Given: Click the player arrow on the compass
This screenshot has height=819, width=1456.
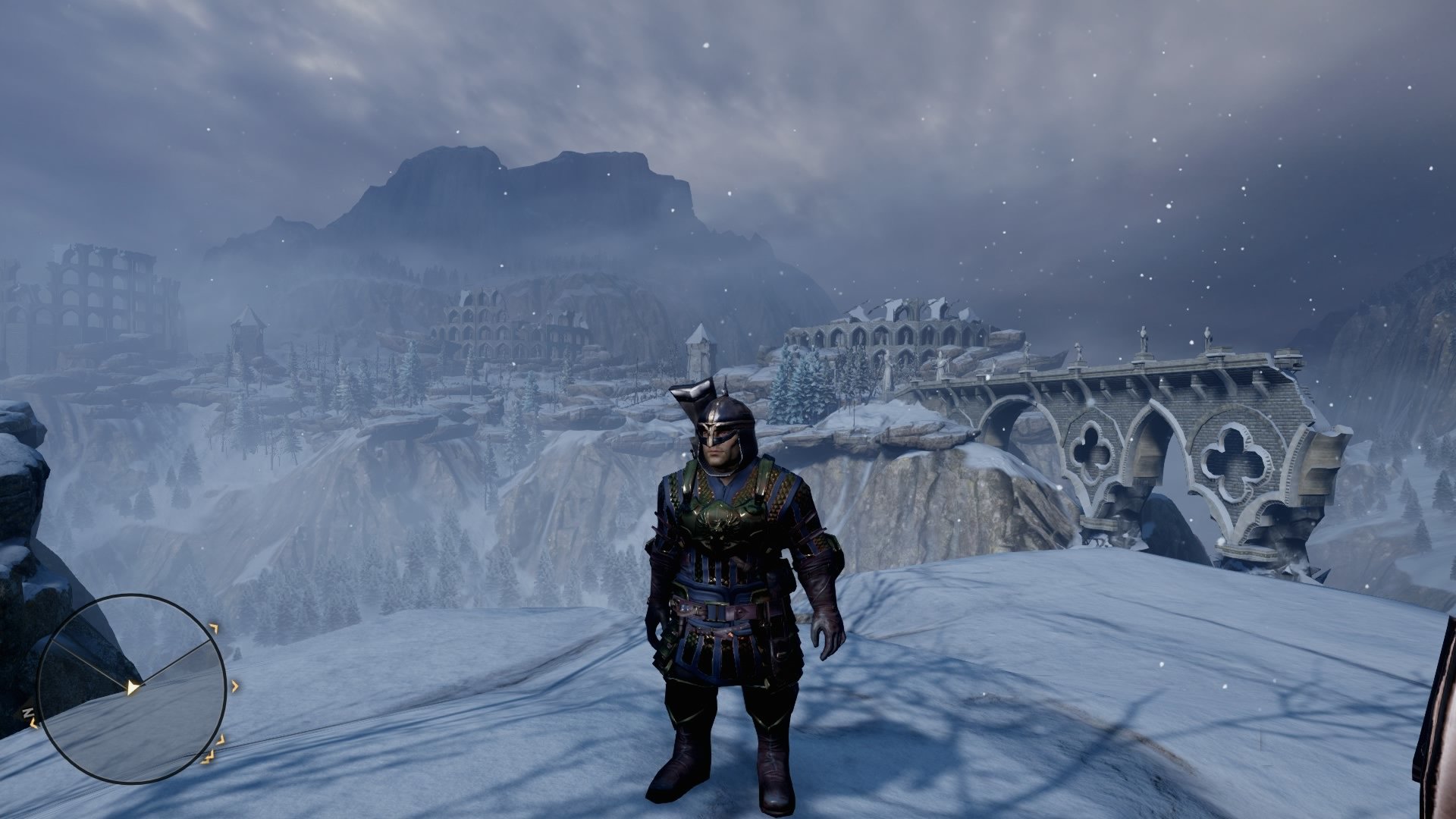Looking at the screenshot, I should tap(133, 689).
